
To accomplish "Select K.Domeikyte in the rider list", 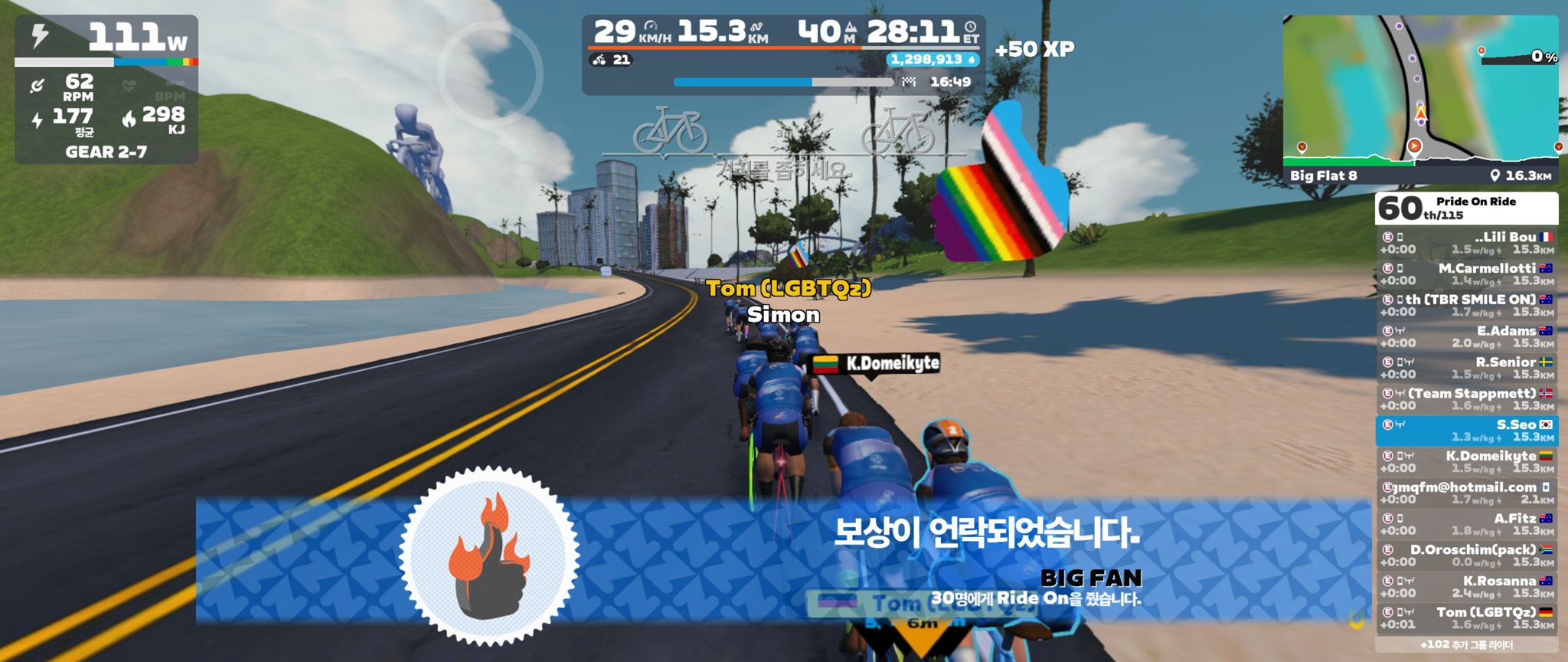I will coord(1466,462).
